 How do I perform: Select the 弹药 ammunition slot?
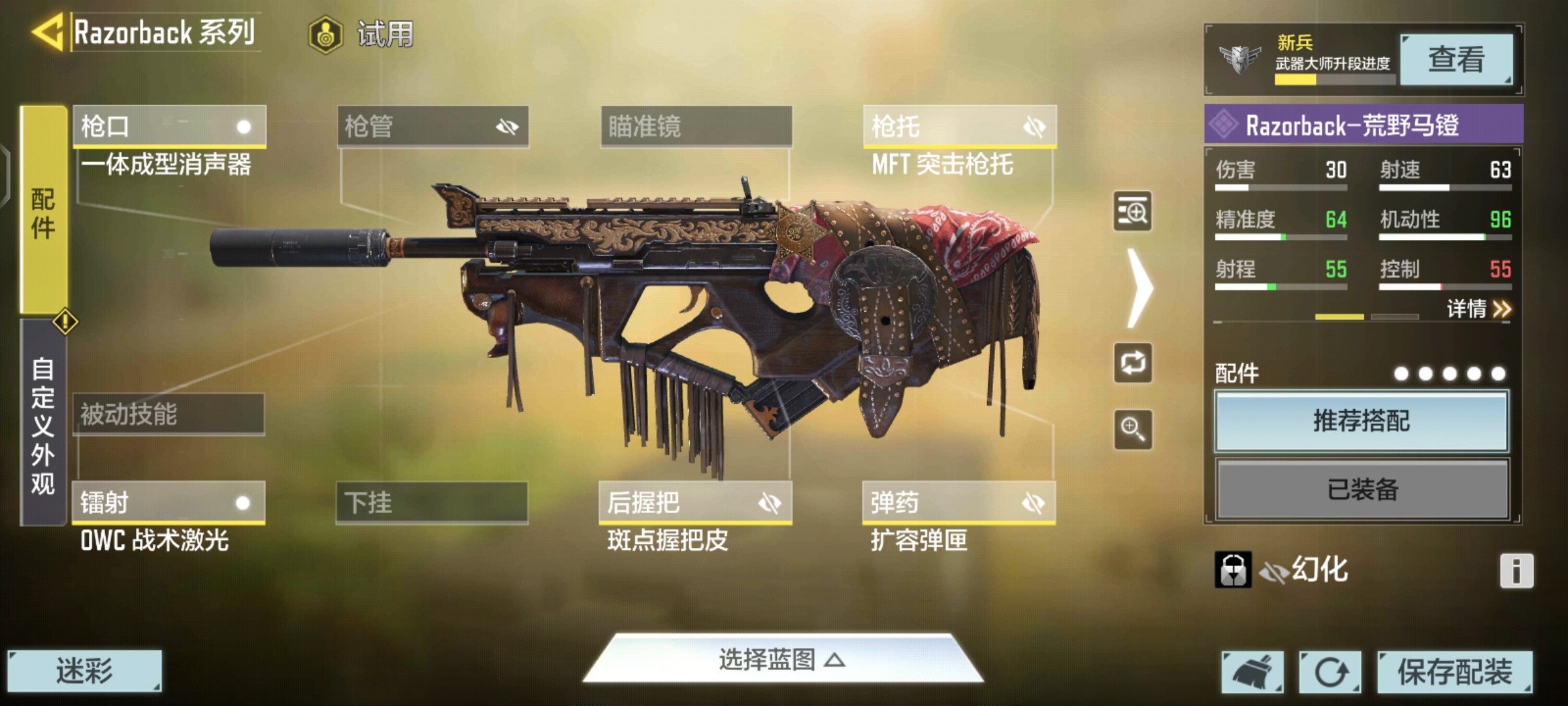(x=958, y=503)
